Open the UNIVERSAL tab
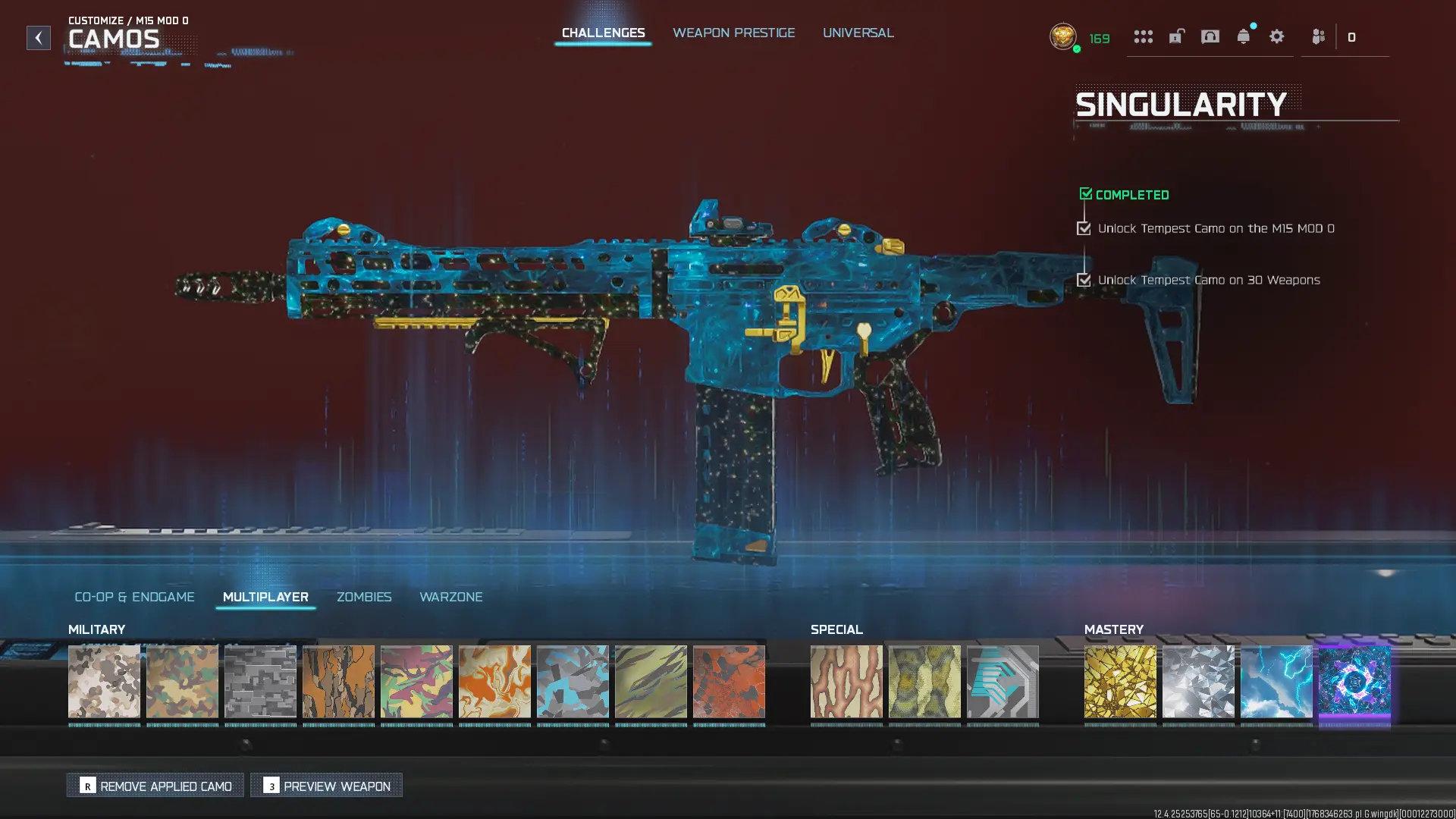This screenshot has width=1456, height=819. [858, 33]
